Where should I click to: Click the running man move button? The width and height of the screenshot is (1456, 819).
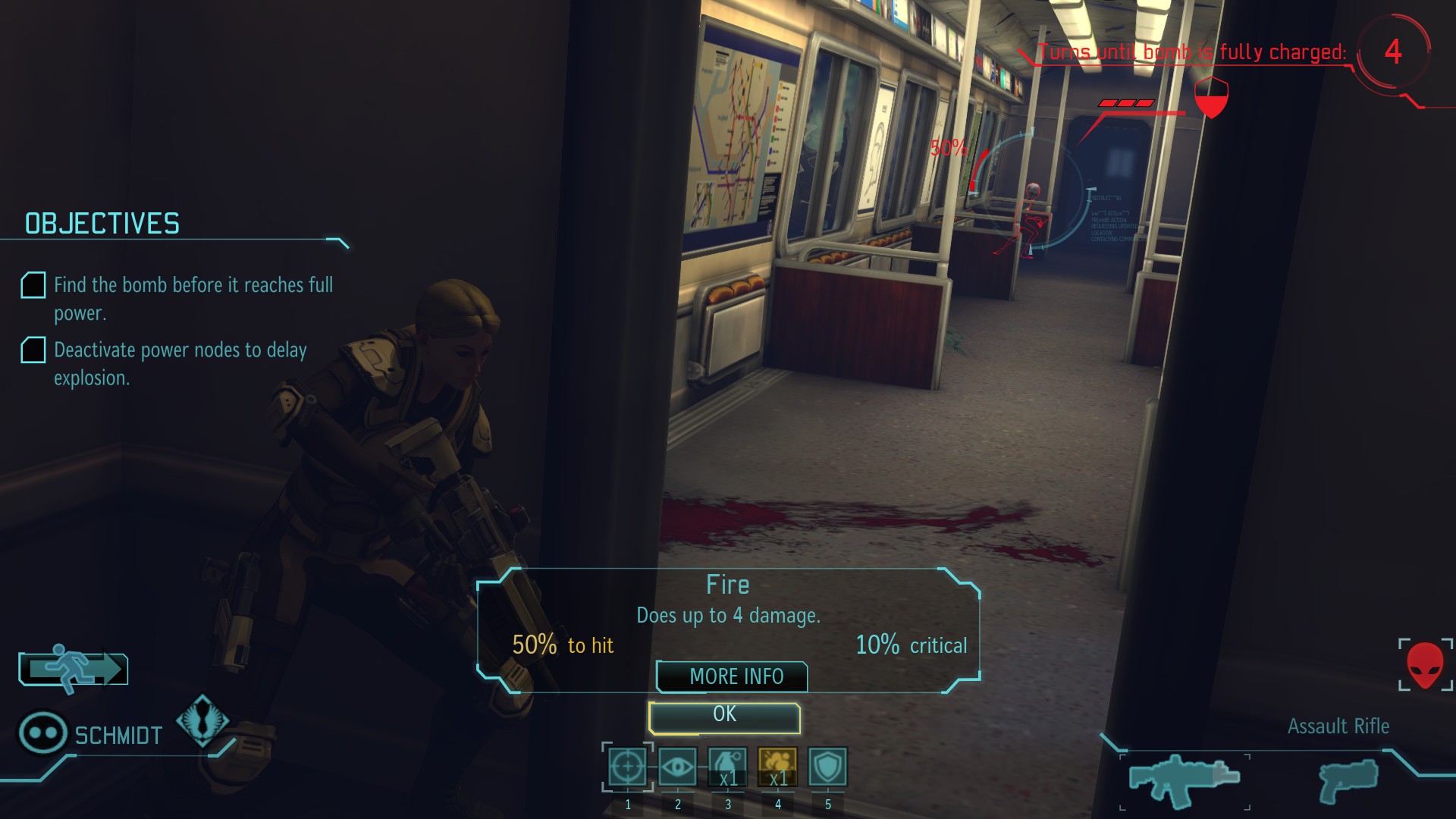tap(74, 669)
